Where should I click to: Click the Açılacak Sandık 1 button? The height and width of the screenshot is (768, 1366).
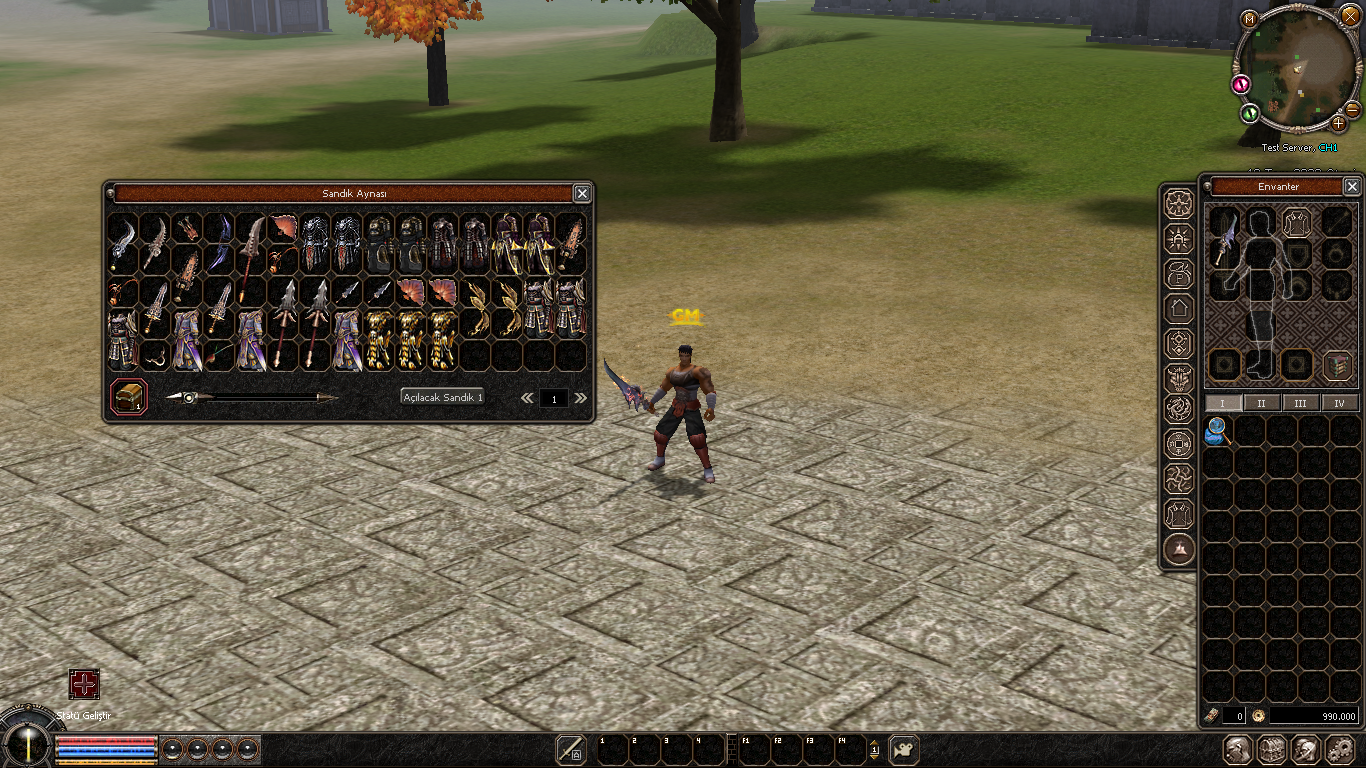(x=442, y=397)
